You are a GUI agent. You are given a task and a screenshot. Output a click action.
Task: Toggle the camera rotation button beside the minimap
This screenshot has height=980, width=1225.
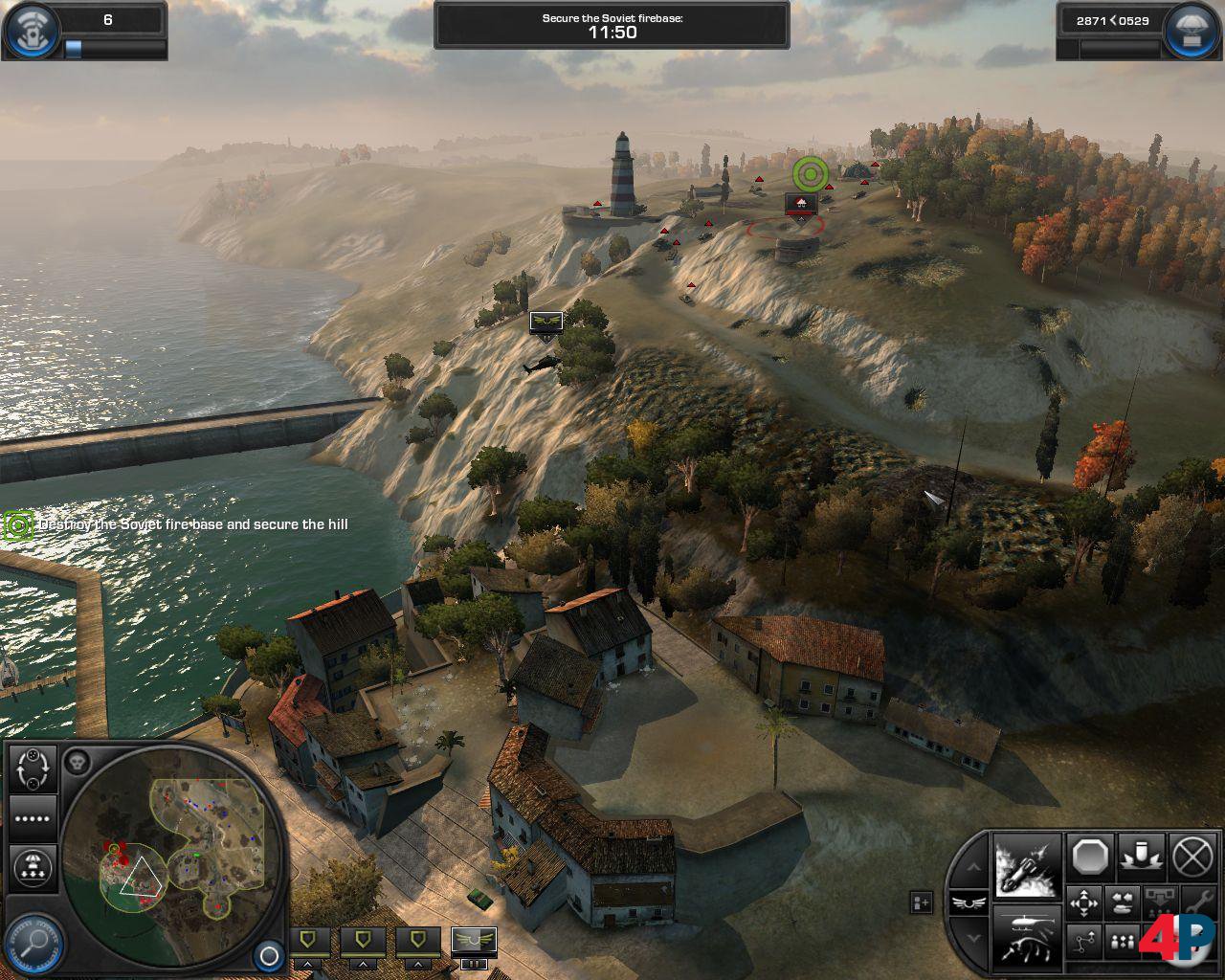pyautogui.click(x=33, y=768)
